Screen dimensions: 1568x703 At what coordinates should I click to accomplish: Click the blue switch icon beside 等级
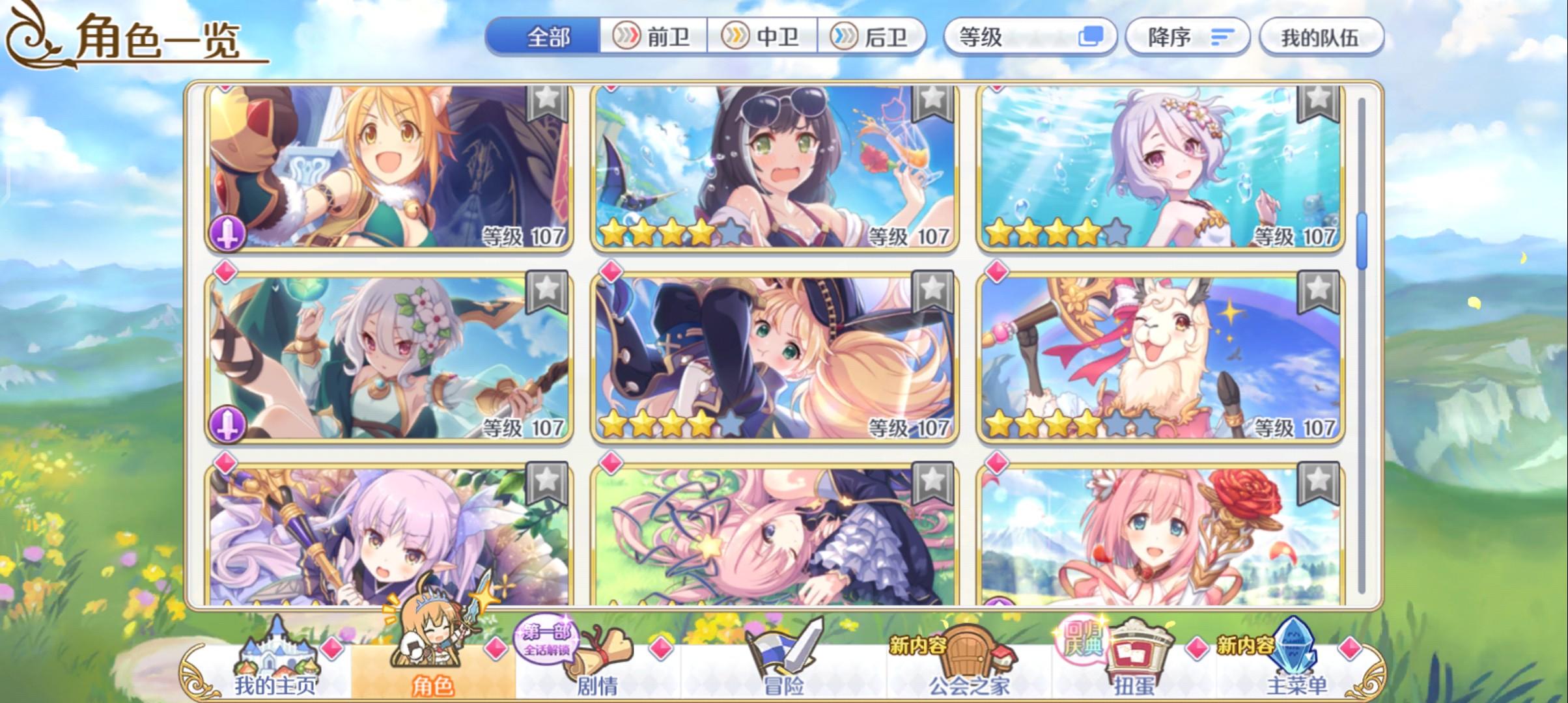tap(1095, 38)
